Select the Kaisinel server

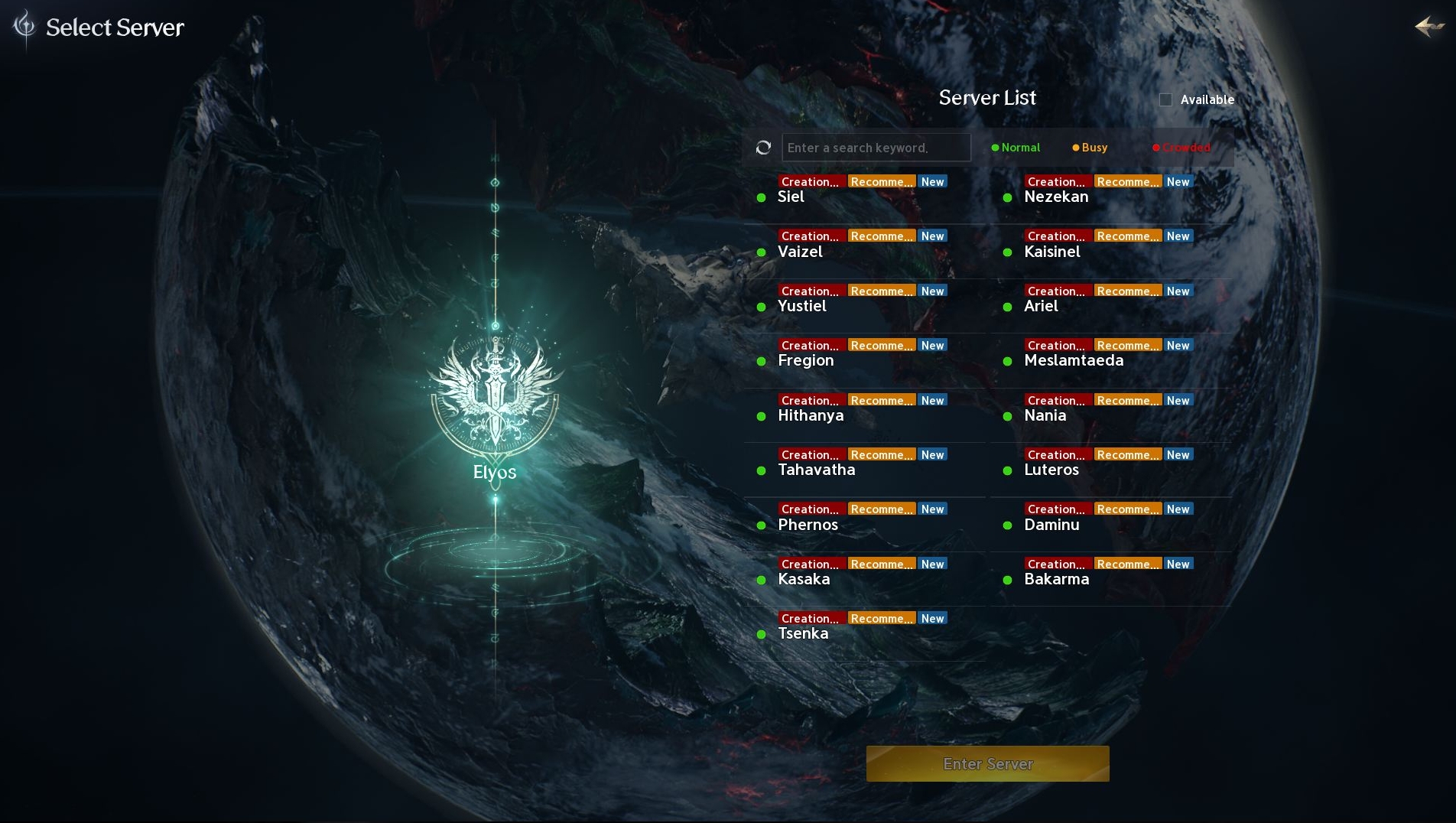1052,252
